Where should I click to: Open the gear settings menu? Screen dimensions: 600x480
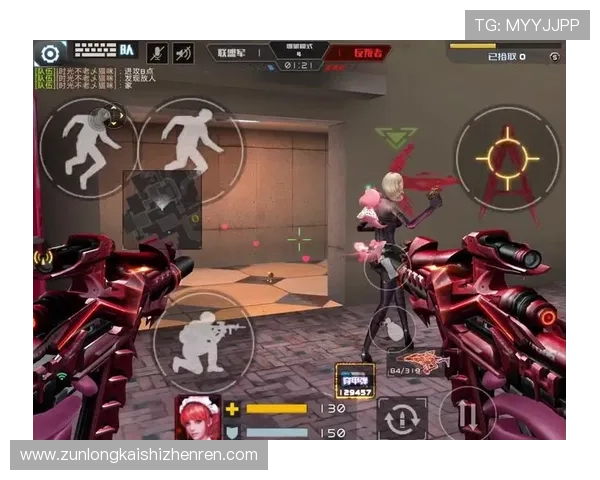click(x=49, y=53)
